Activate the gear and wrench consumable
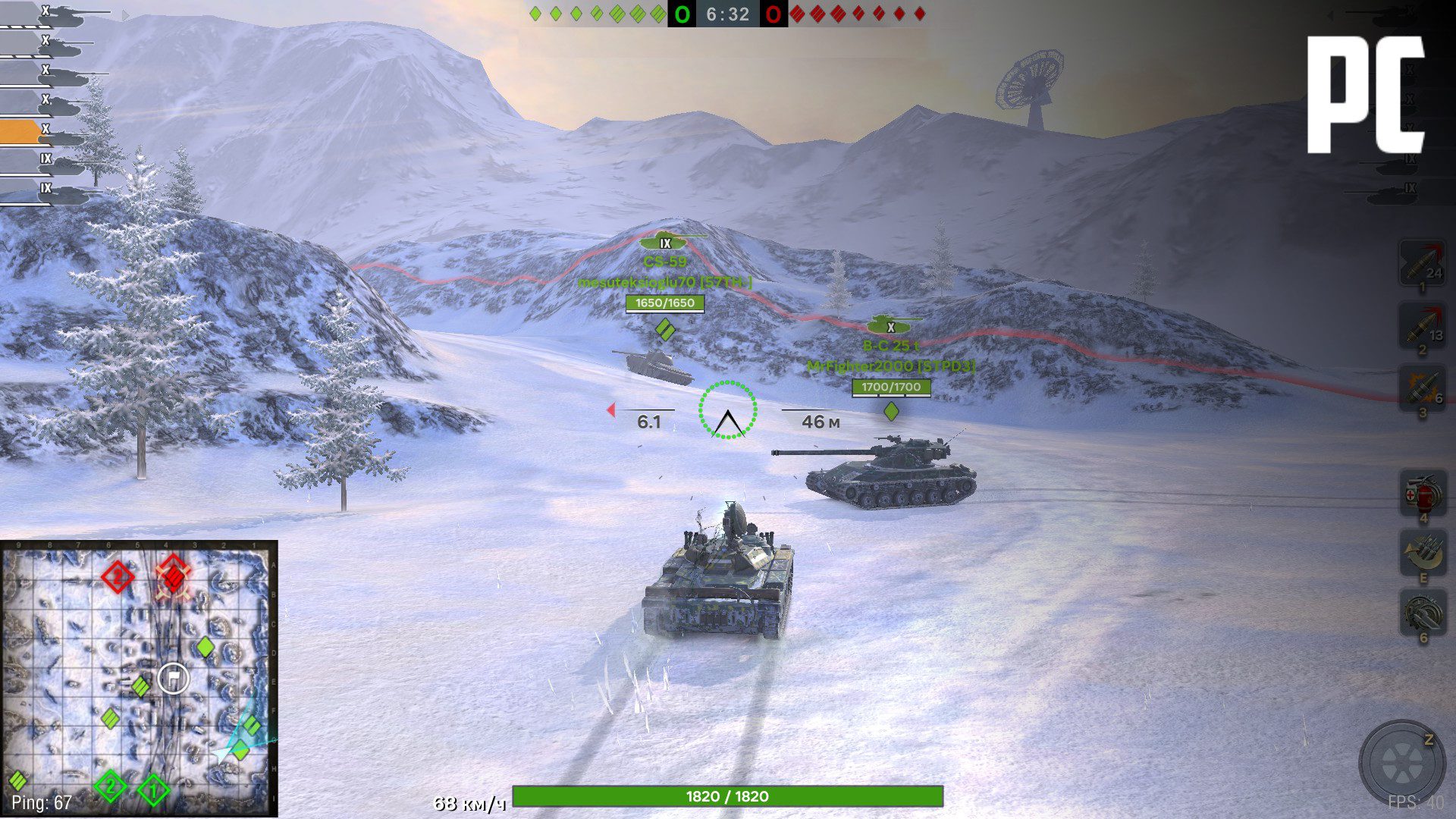The width and height of the screenshot is (1456, 819). [1422, 614]
